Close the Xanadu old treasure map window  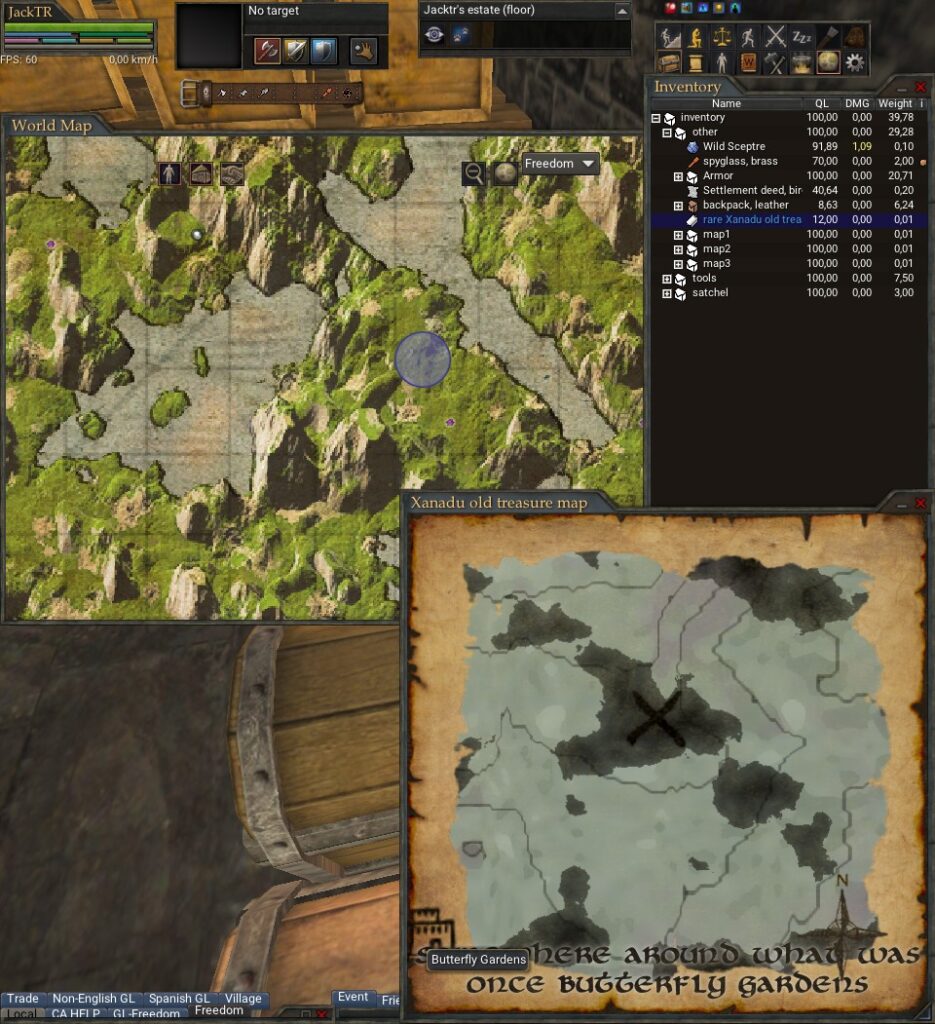921,502
